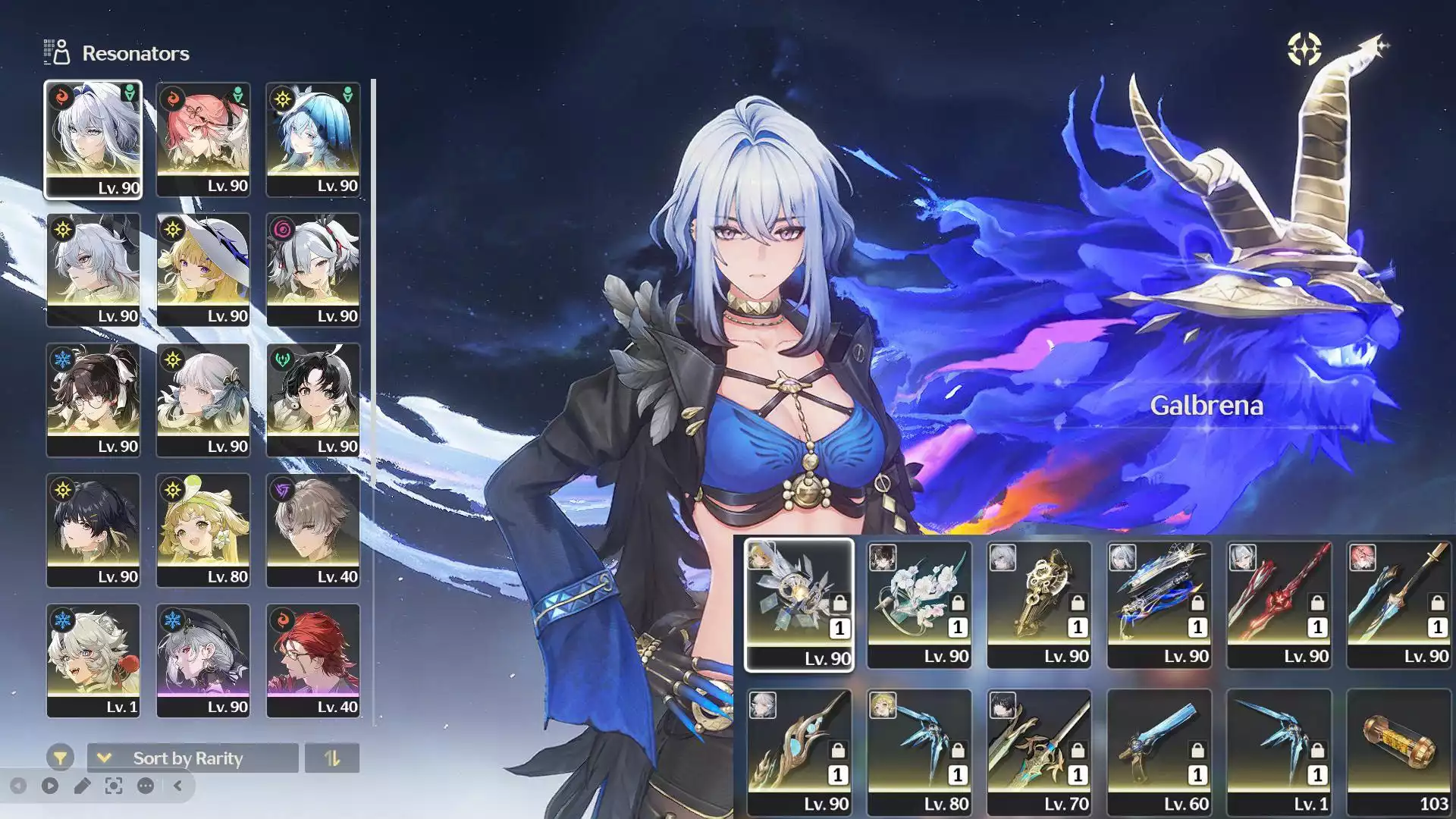Toggle the sort order arrows button
1456x819 pixels.
pyautogui.click(x=331, y=758)
